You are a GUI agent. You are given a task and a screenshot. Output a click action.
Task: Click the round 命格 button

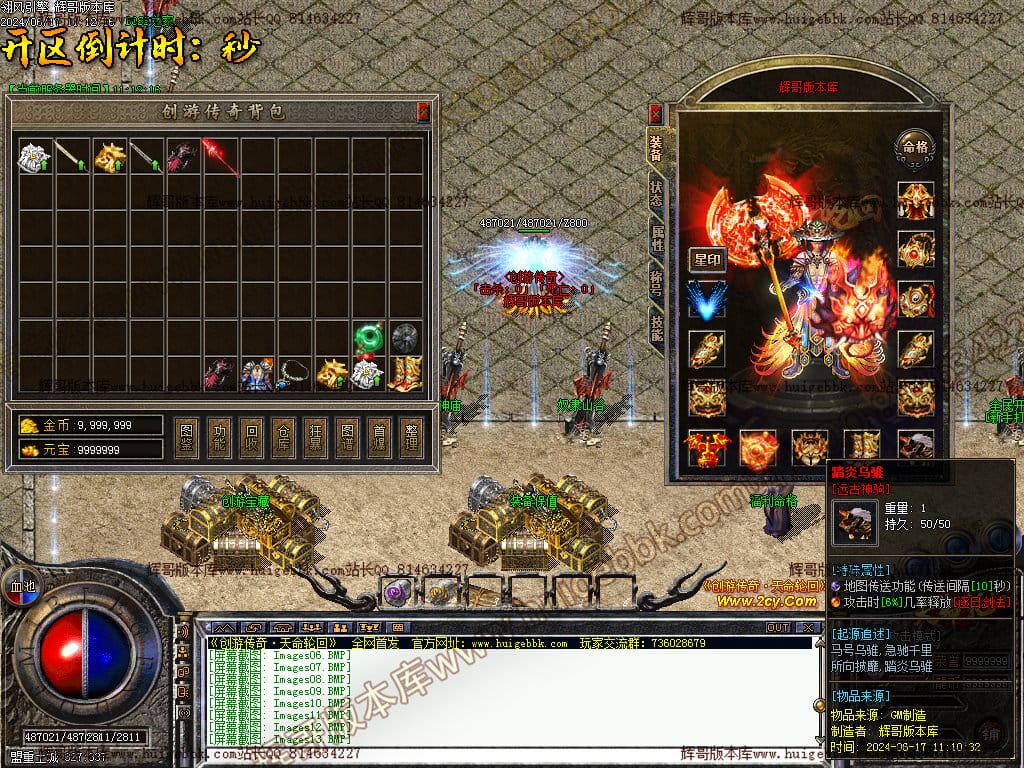914,145
